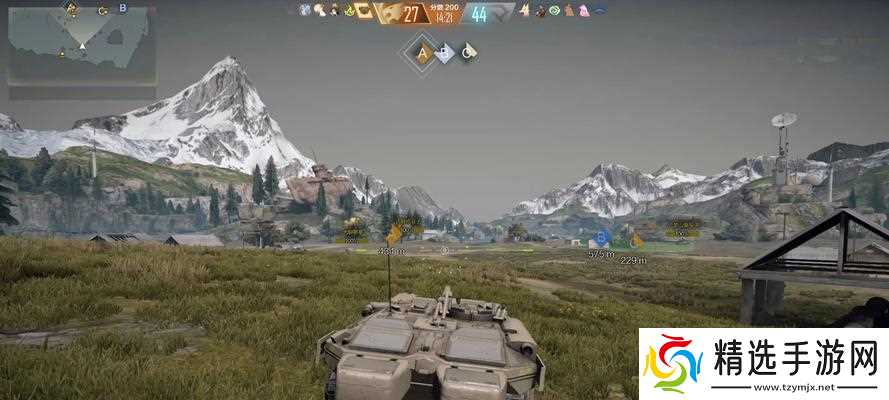889x400 pixels.
Task: Click point B marker on minimap
Action: 123,9
